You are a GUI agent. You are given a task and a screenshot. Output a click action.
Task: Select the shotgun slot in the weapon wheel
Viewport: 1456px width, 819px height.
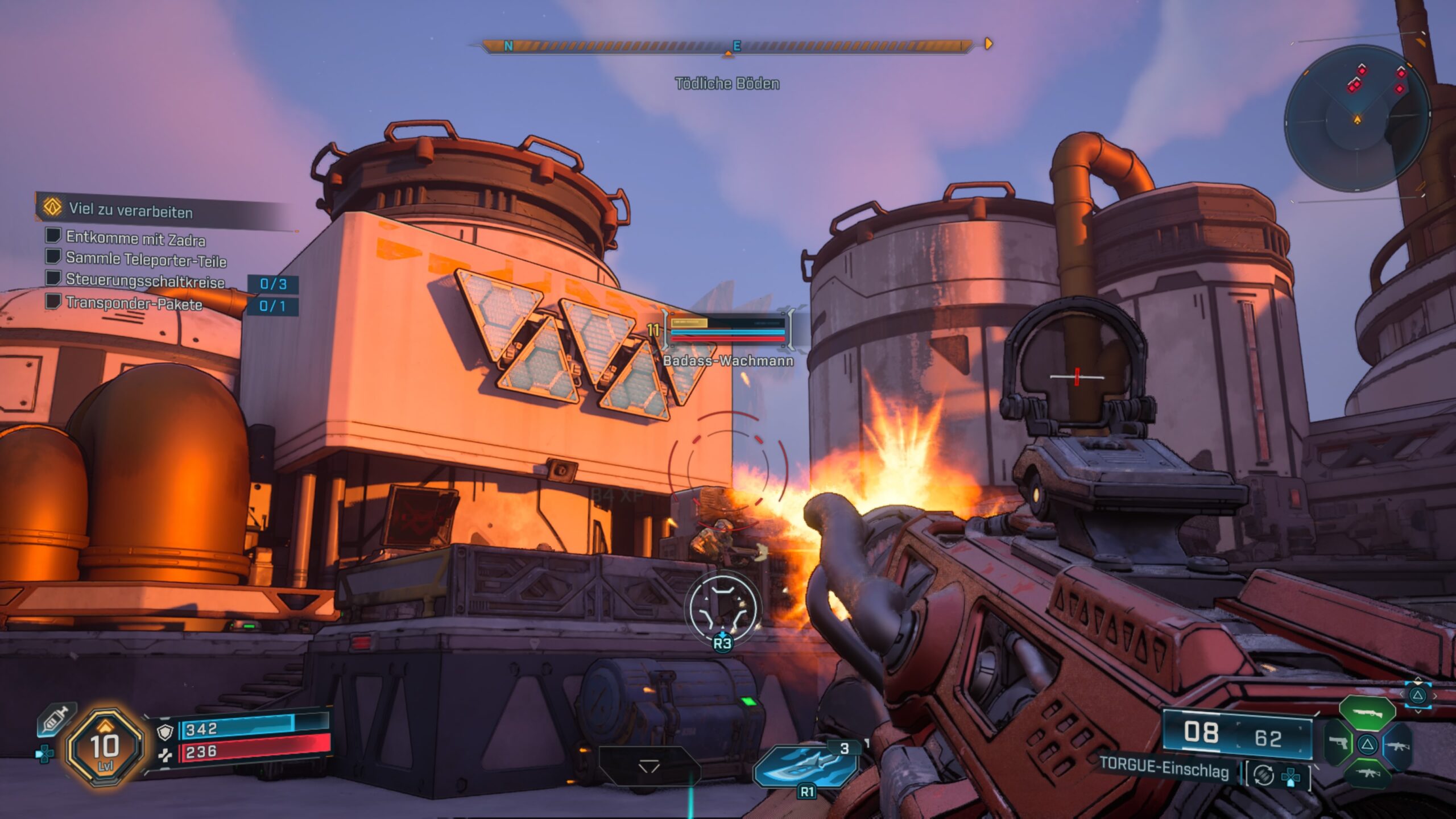pos(1366,712)
